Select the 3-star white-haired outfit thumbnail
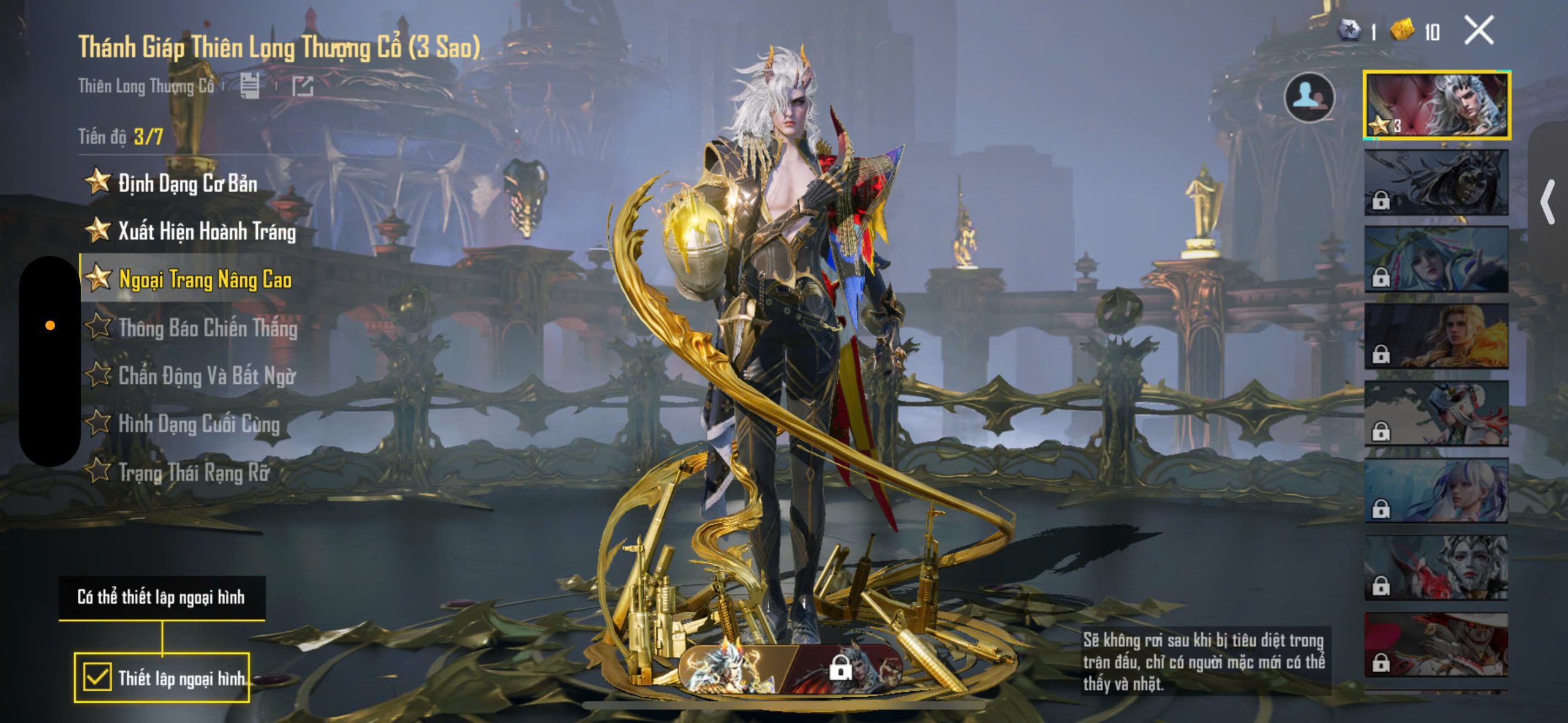 click(x=1436, y=105)
